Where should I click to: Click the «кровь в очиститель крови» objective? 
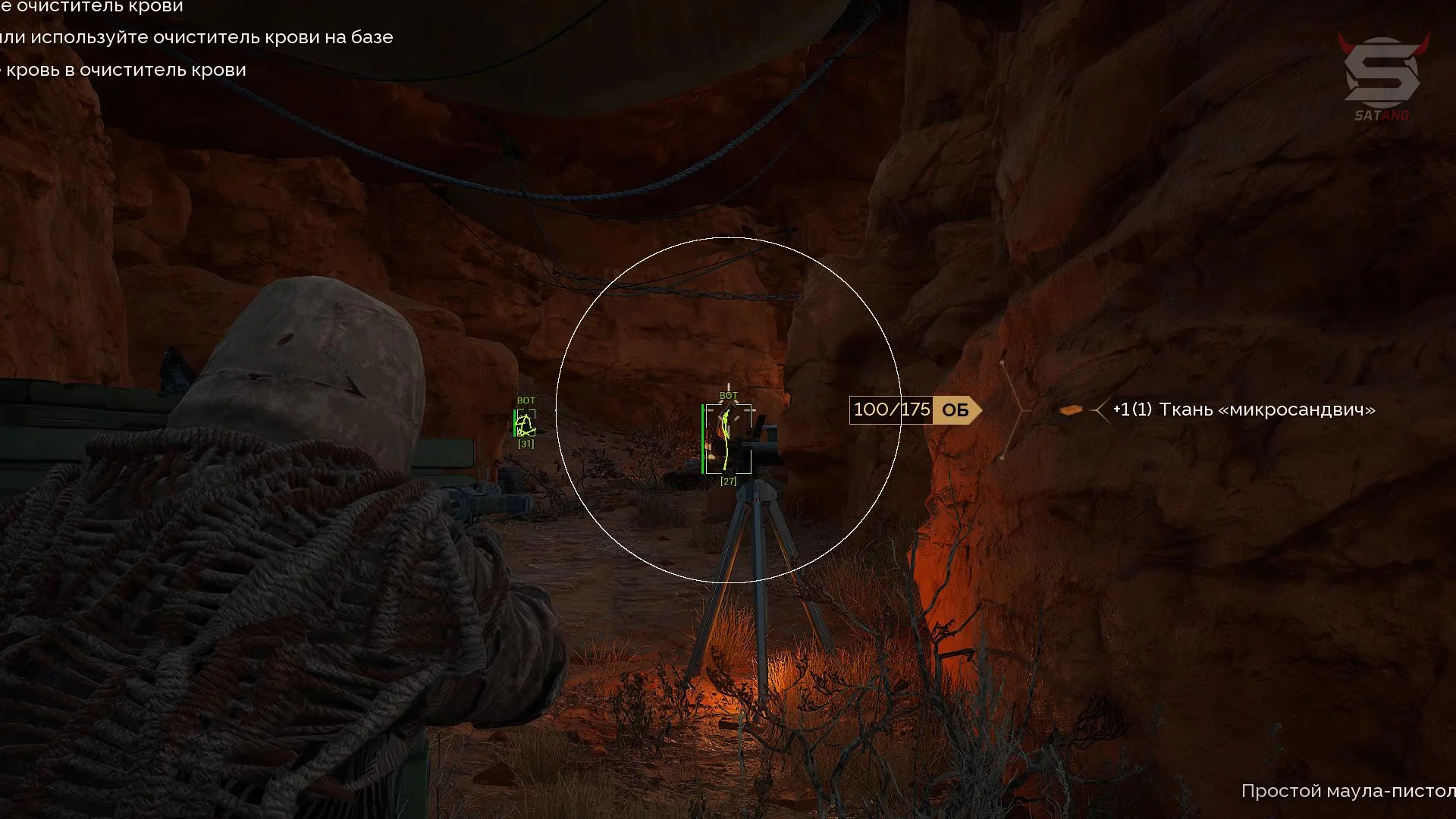pos(124,70)
